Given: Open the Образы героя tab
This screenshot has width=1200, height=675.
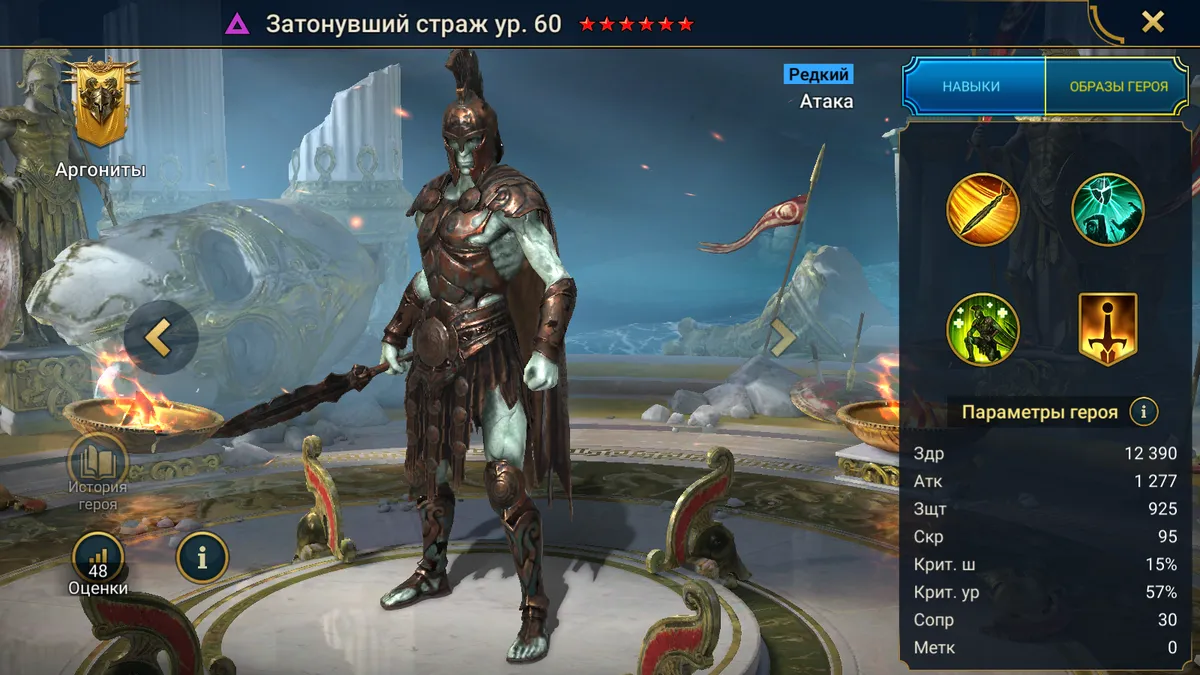Looking at the screenshot, I should pyautogui.click(x=1118, y=87).
